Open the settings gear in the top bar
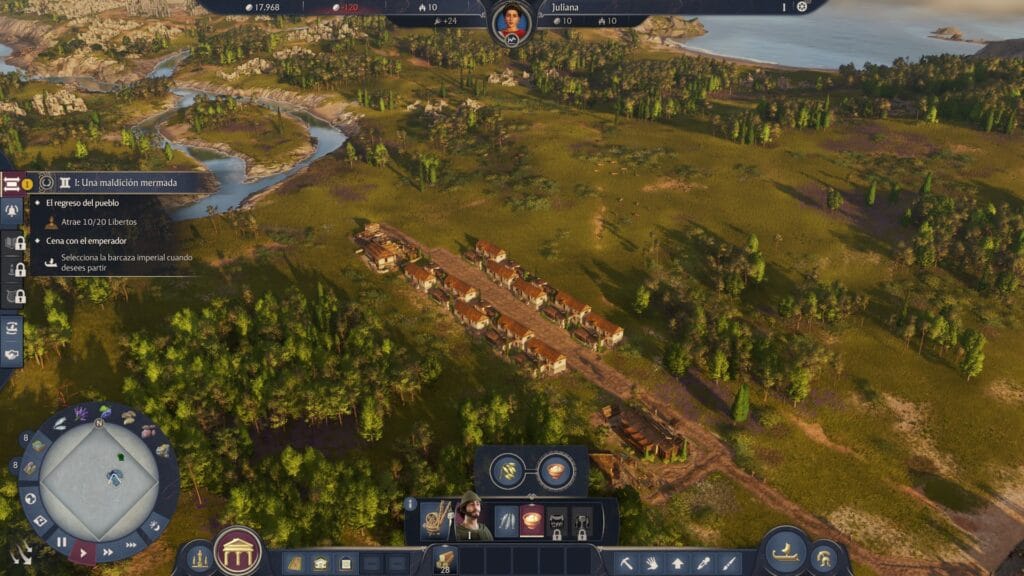1024x576 pixels. coord(801,6)
